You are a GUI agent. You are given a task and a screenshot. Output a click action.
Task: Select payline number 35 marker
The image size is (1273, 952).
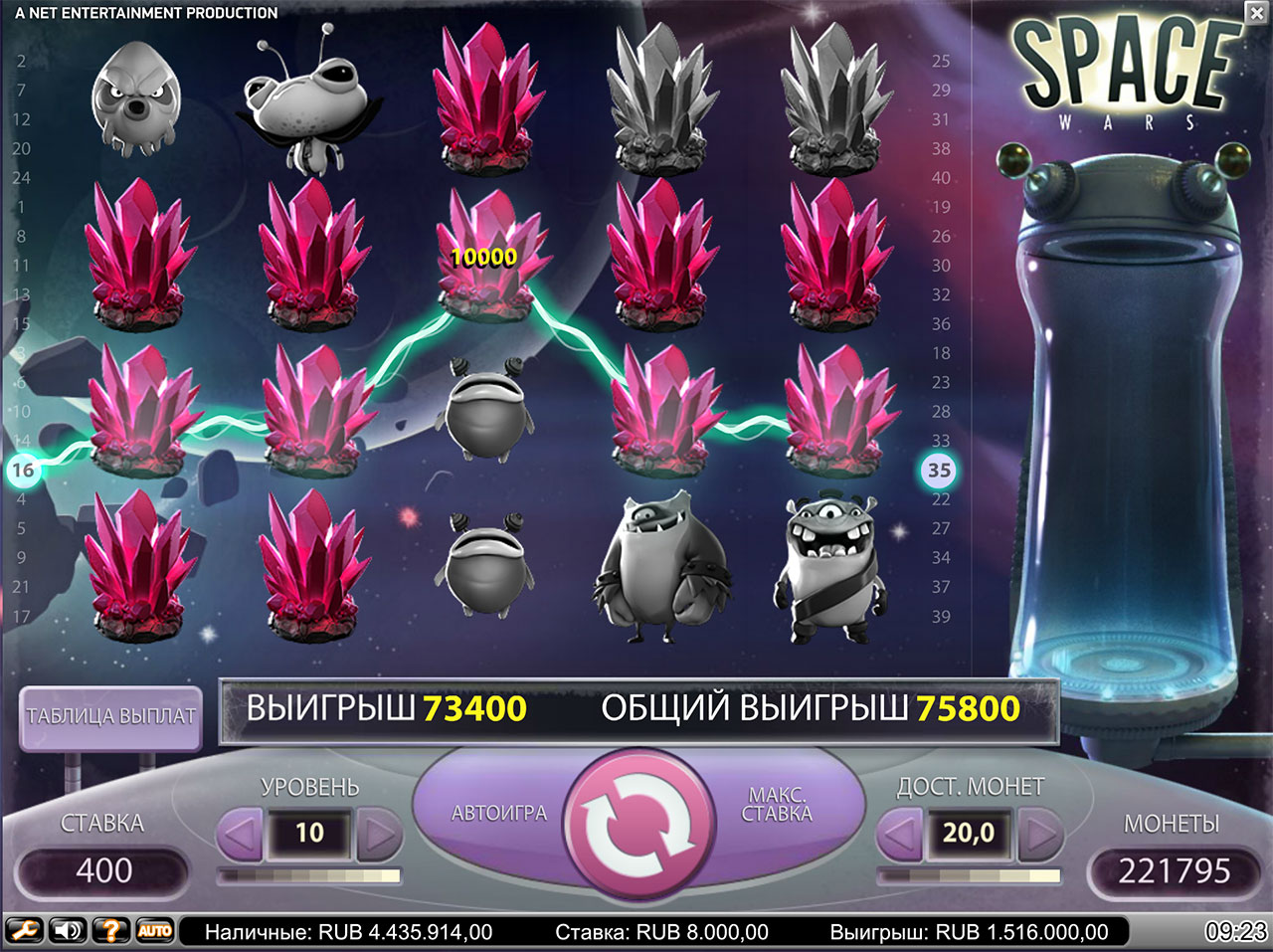point(939,470)
